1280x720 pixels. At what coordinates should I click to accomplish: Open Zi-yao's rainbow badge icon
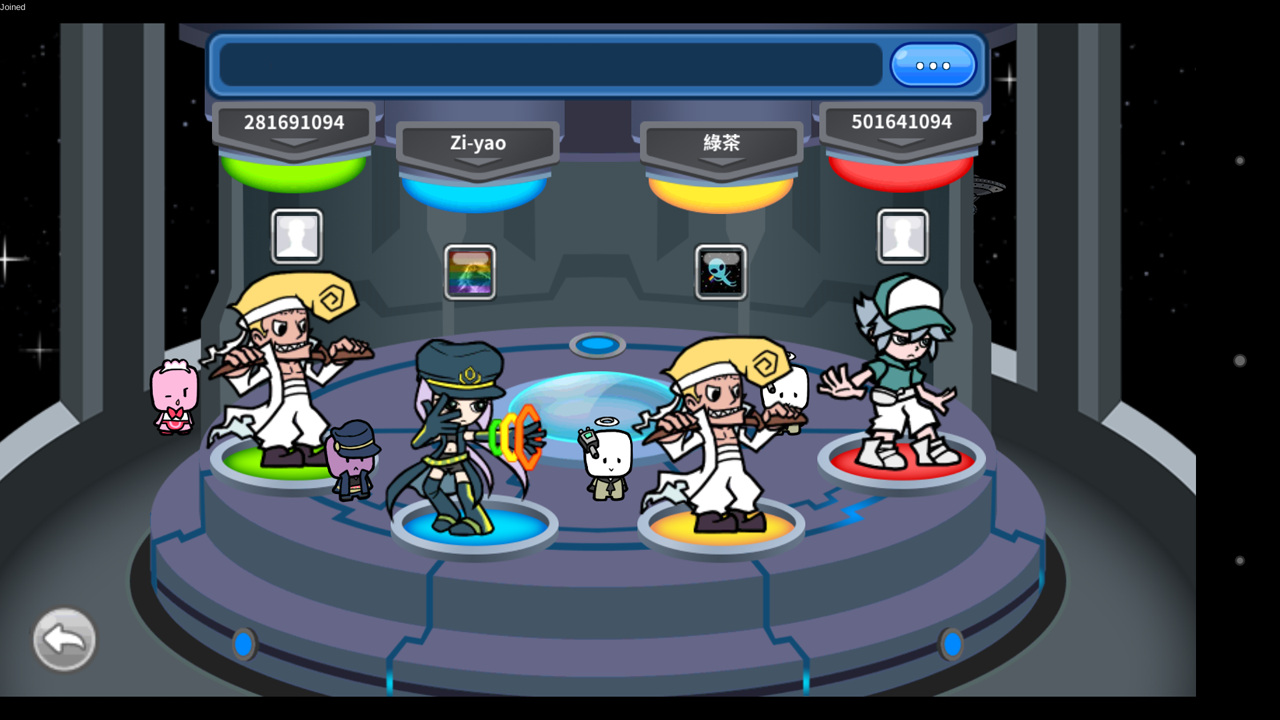coord(468,272)
